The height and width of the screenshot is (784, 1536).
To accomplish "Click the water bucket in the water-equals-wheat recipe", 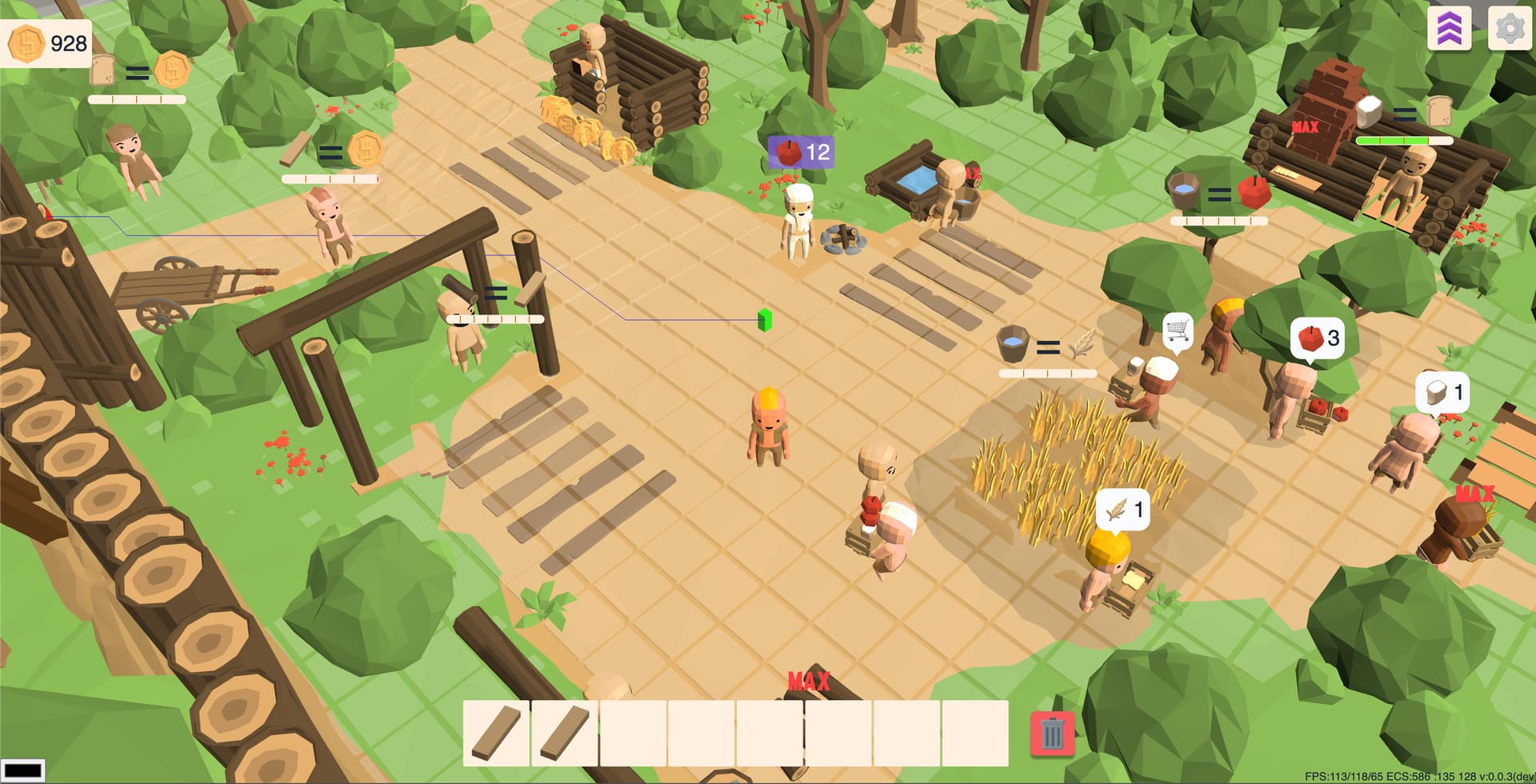I will (x=1010, y=344).
